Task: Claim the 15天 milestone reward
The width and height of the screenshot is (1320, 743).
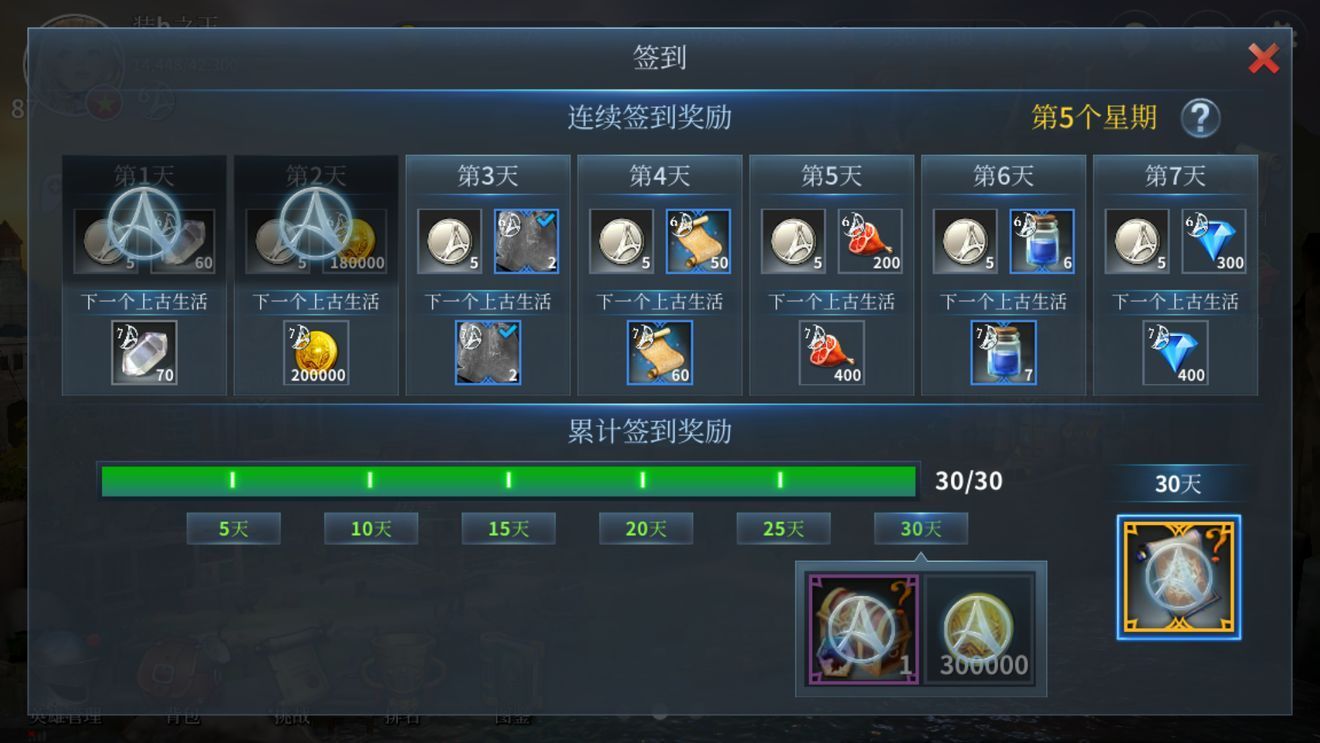Action: click(x=508, y=528)
